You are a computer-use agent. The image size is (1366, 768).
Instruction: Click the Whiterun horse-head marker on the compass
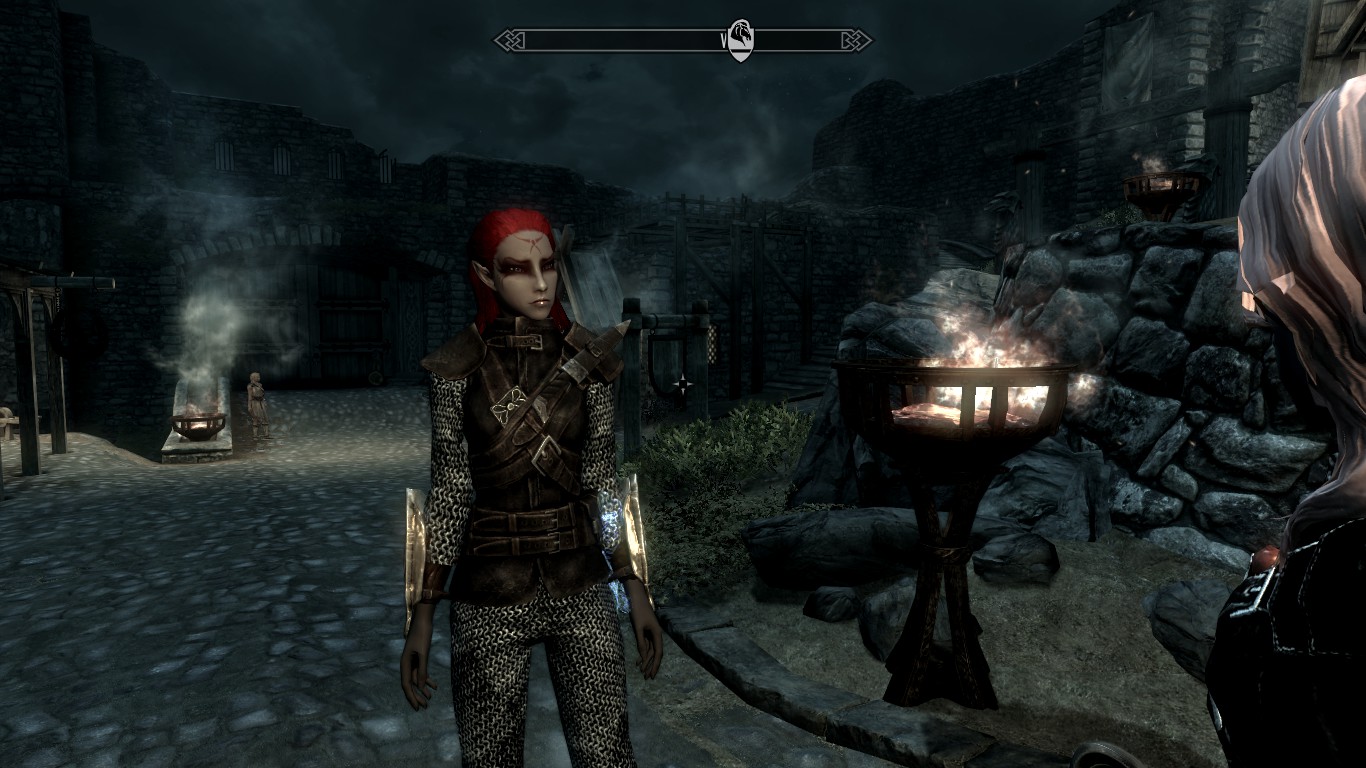[740, 41]
